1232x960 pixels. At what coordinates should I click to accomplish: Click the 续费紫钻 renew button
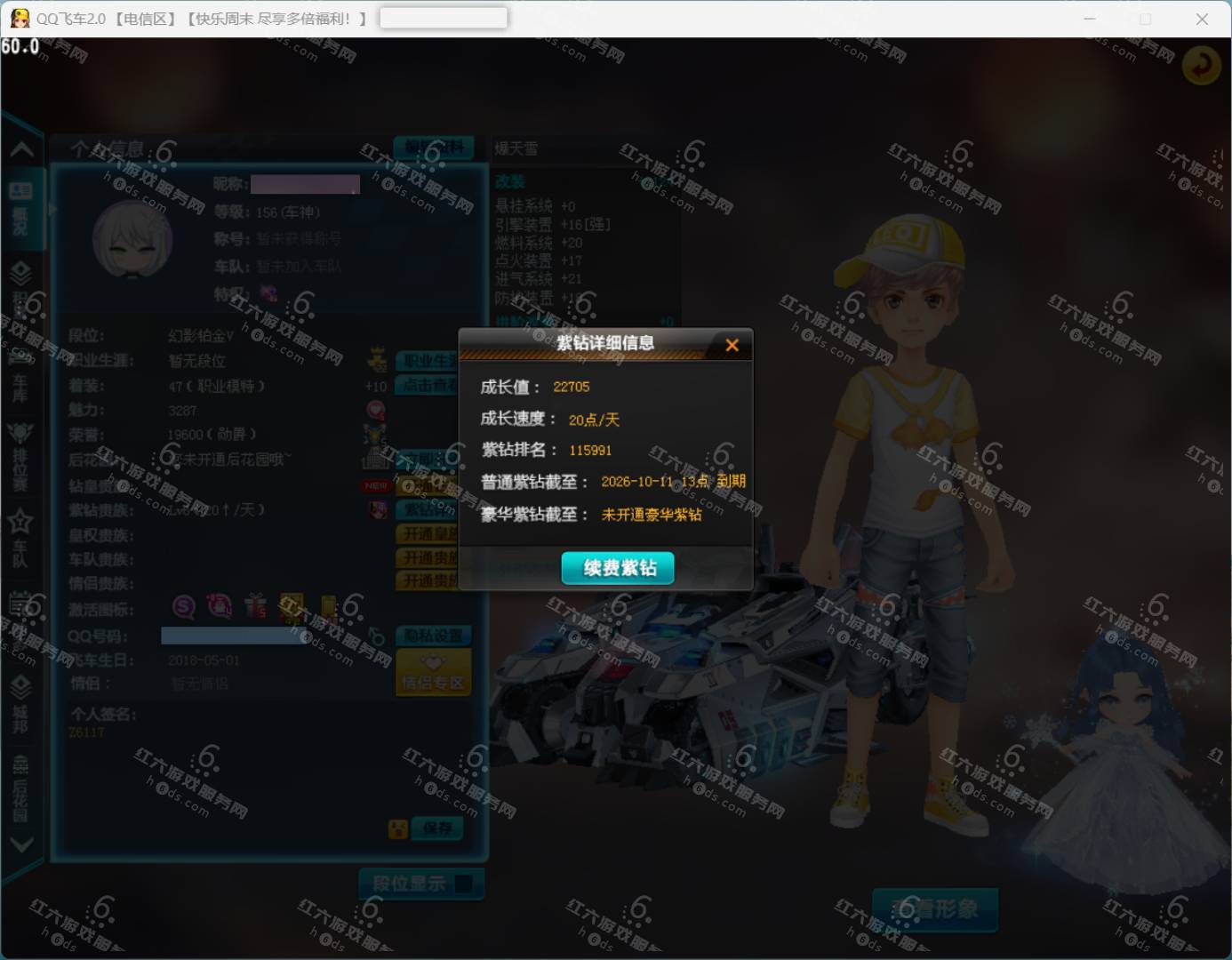[618, 568]
